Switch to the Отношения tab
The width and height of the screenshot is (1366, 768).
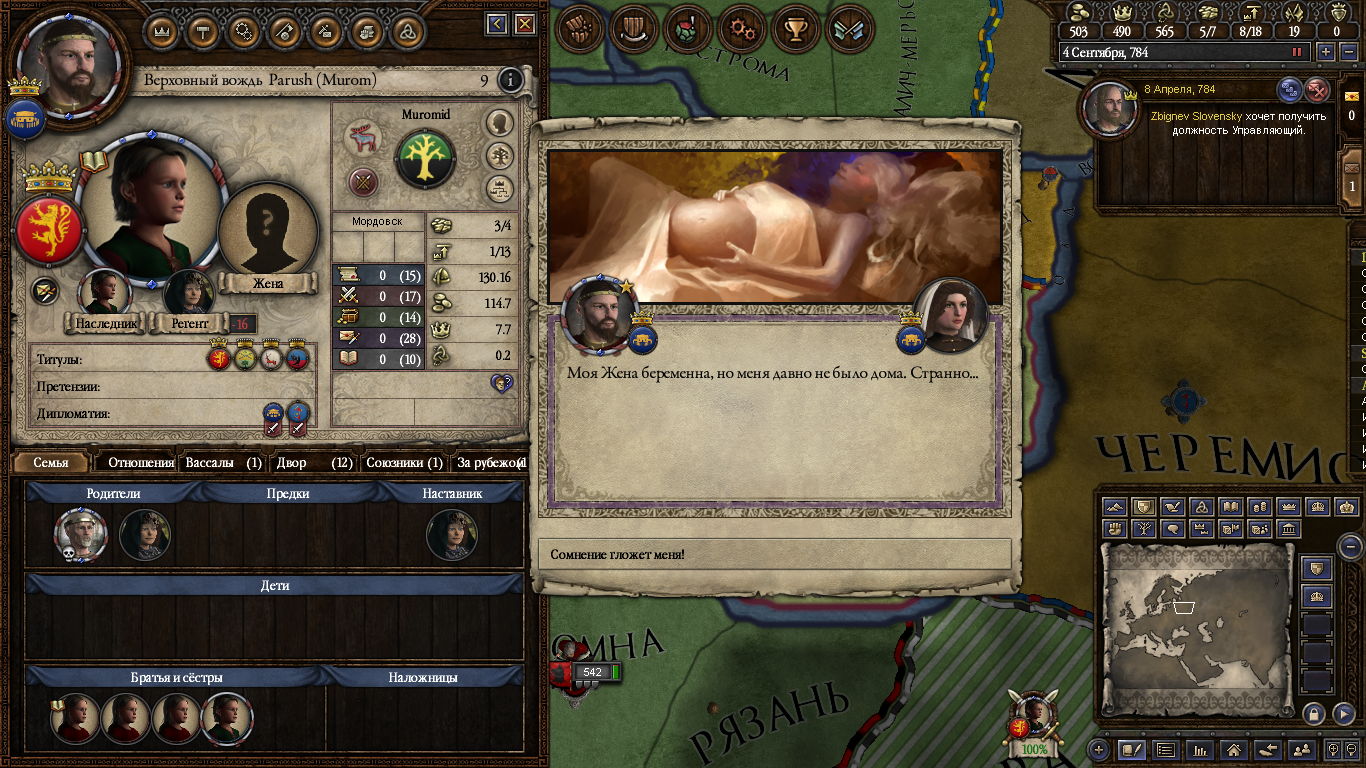[140, 463]
